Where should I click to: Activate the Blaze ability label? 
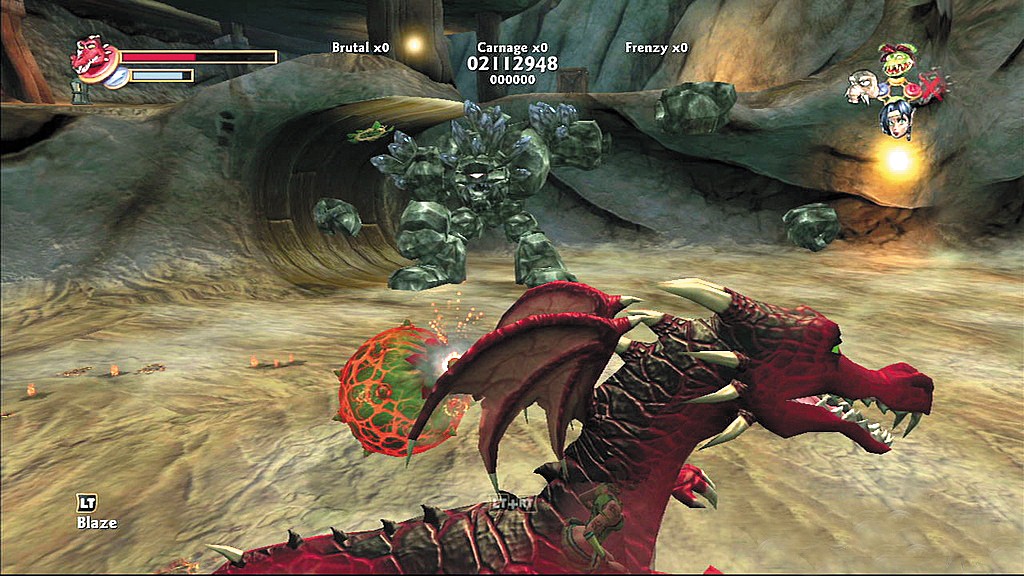click(97, 522)
